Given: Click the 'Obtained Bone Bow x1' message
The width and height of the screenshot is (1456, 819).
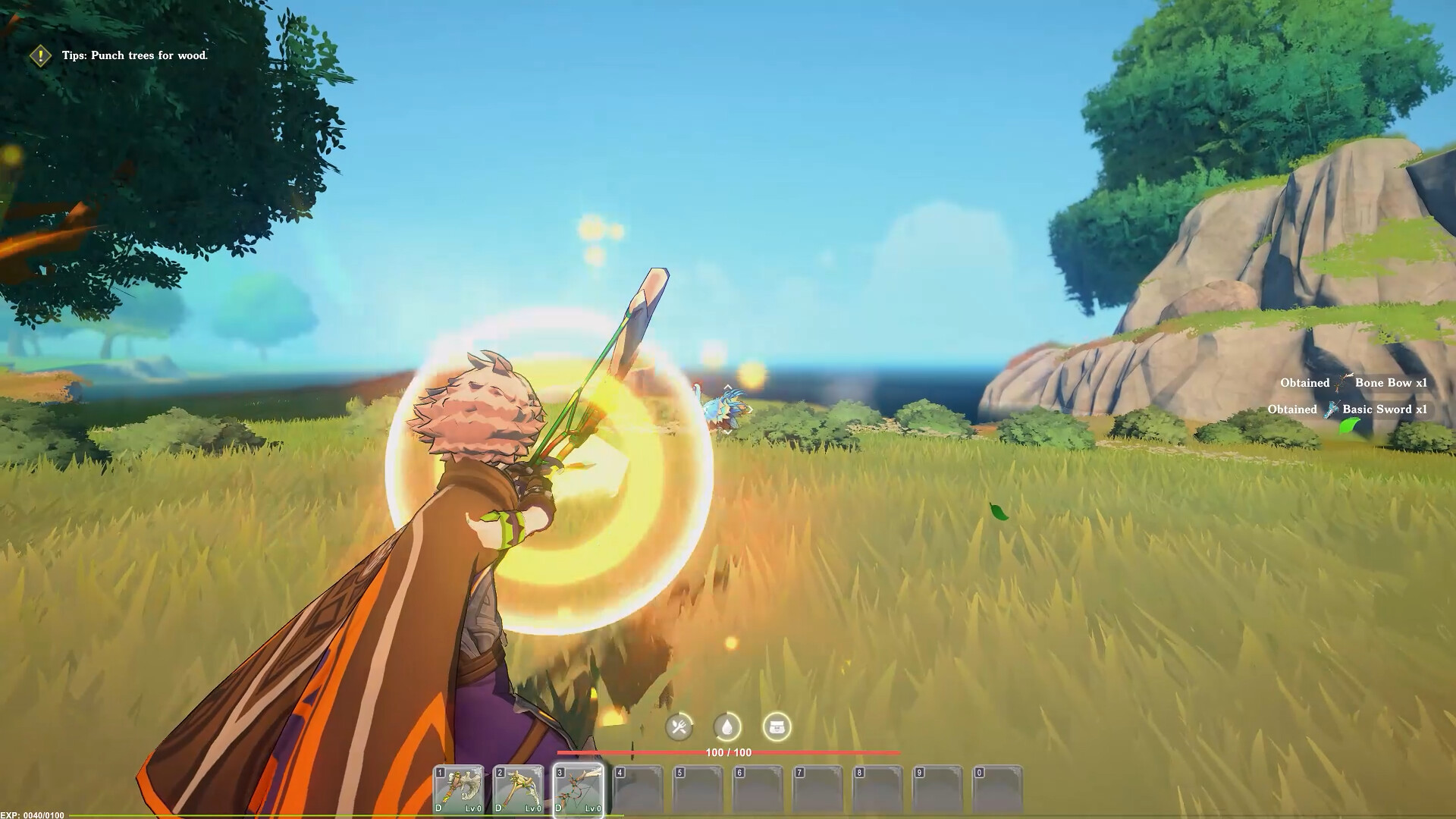Looking at the screenshot, I should 1357,383.
